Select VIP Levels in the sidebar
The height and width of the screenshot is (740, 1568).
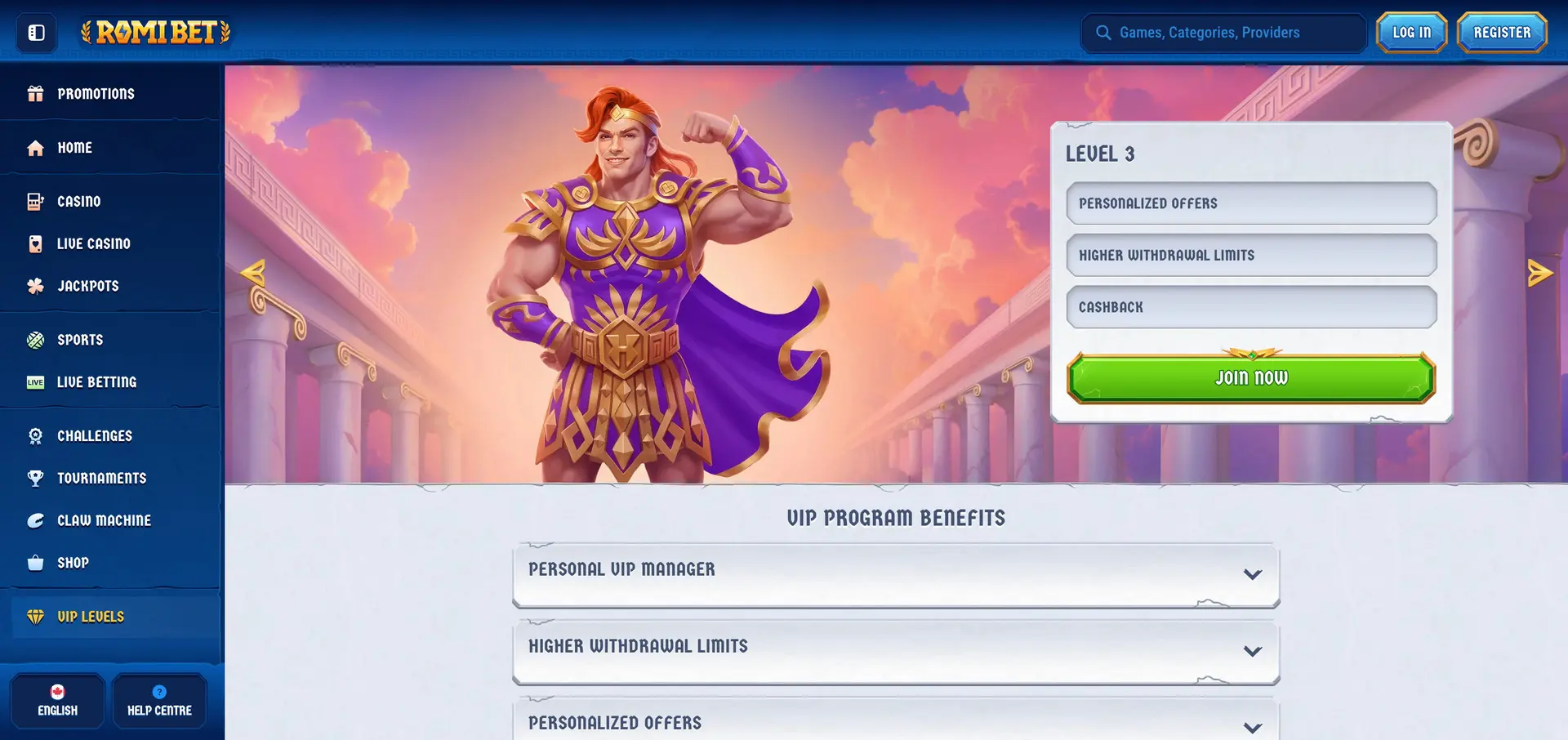(x=90, y=617)
